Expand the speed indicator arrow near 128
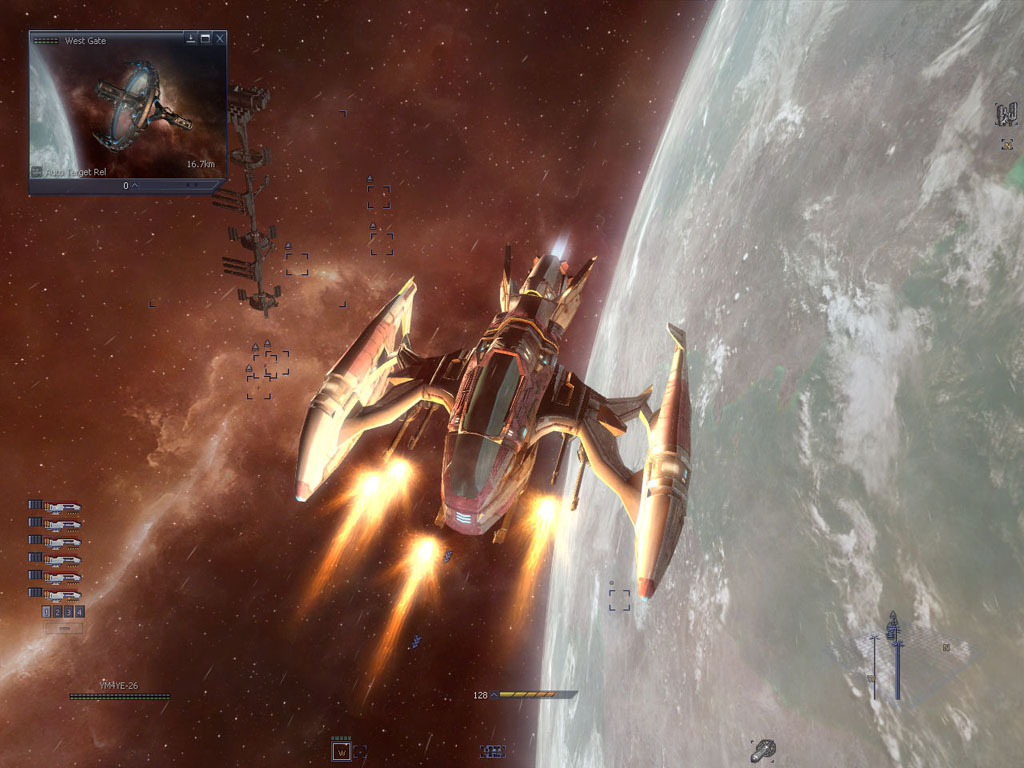 coord(493,694)
